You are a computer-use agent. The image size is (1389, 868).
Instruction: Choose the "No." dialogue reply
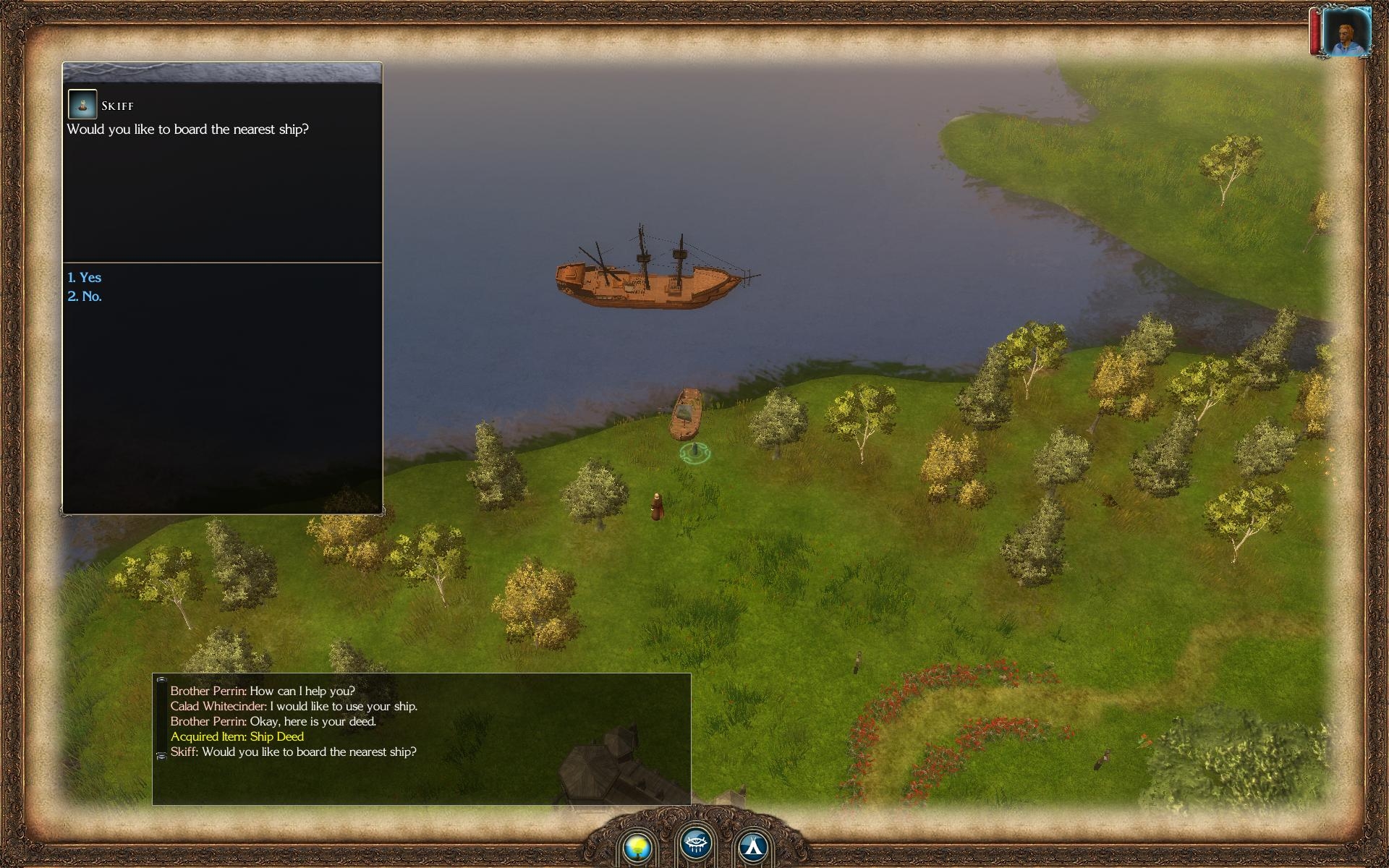[85, 297]
